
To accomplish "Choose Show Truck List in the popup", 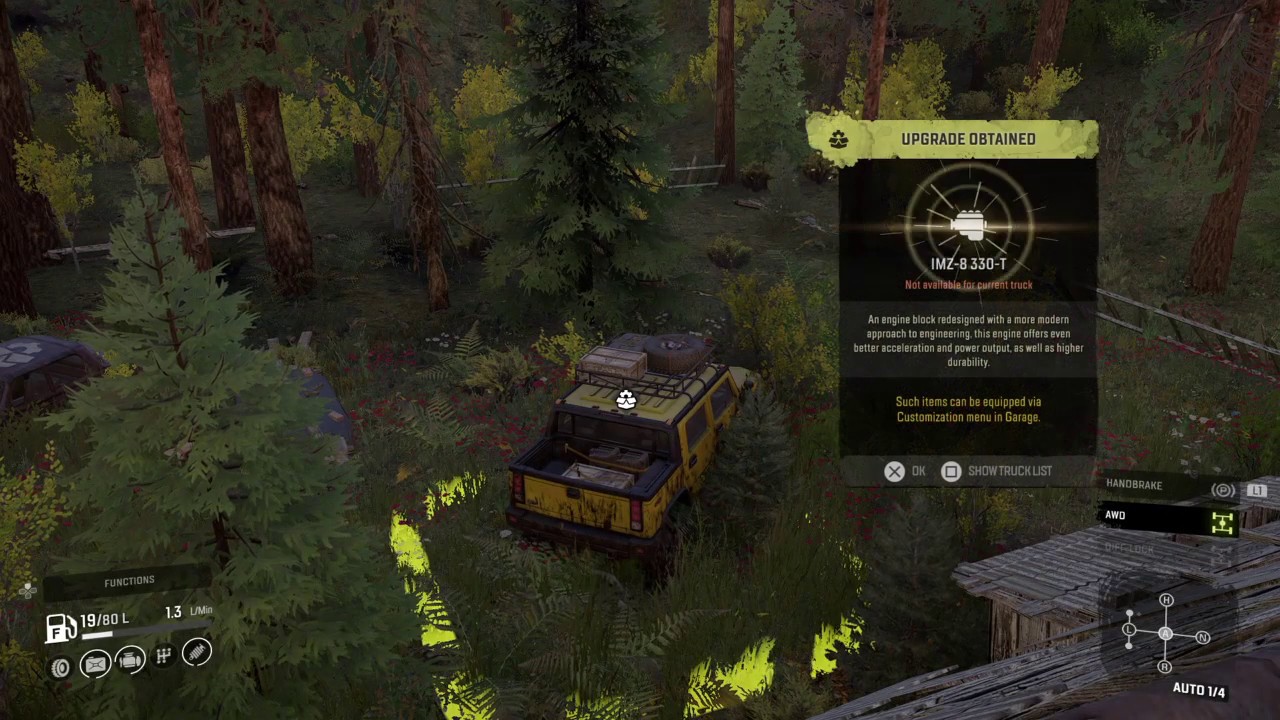I will (997, 471).
